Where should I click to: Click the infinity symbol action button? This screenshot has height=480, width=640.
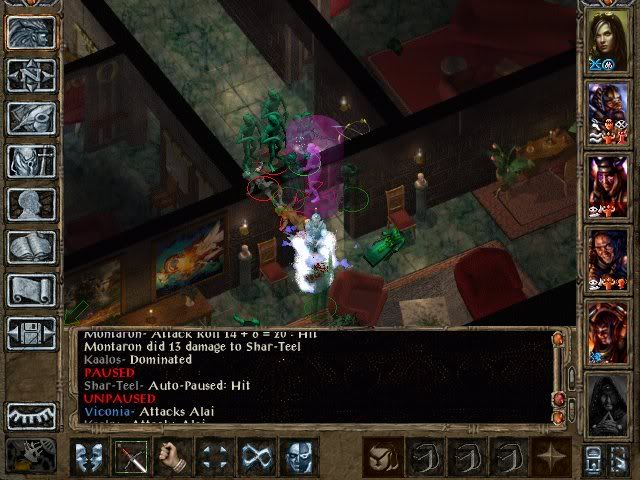point(257,457)
